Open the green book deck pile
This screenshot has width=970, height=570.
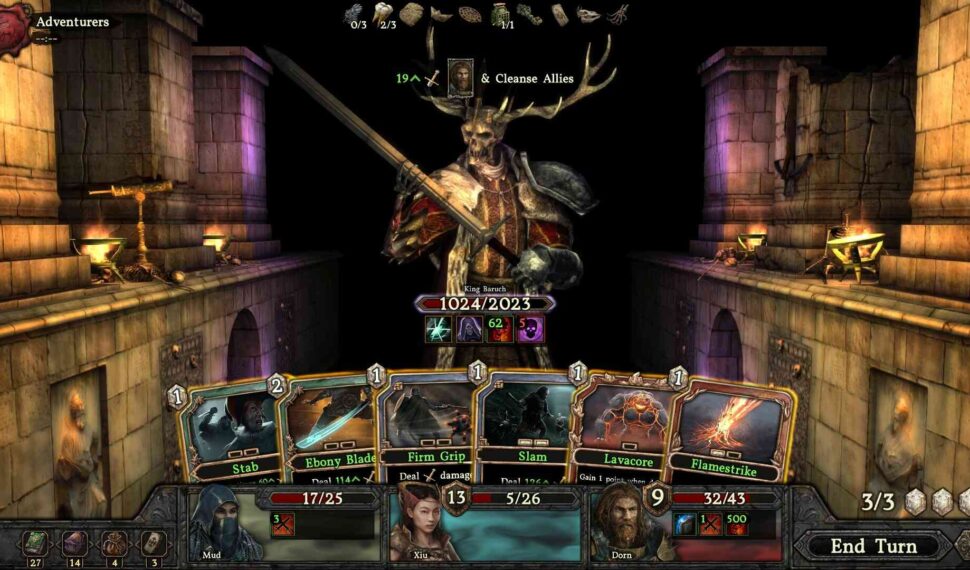pos(37,543)
